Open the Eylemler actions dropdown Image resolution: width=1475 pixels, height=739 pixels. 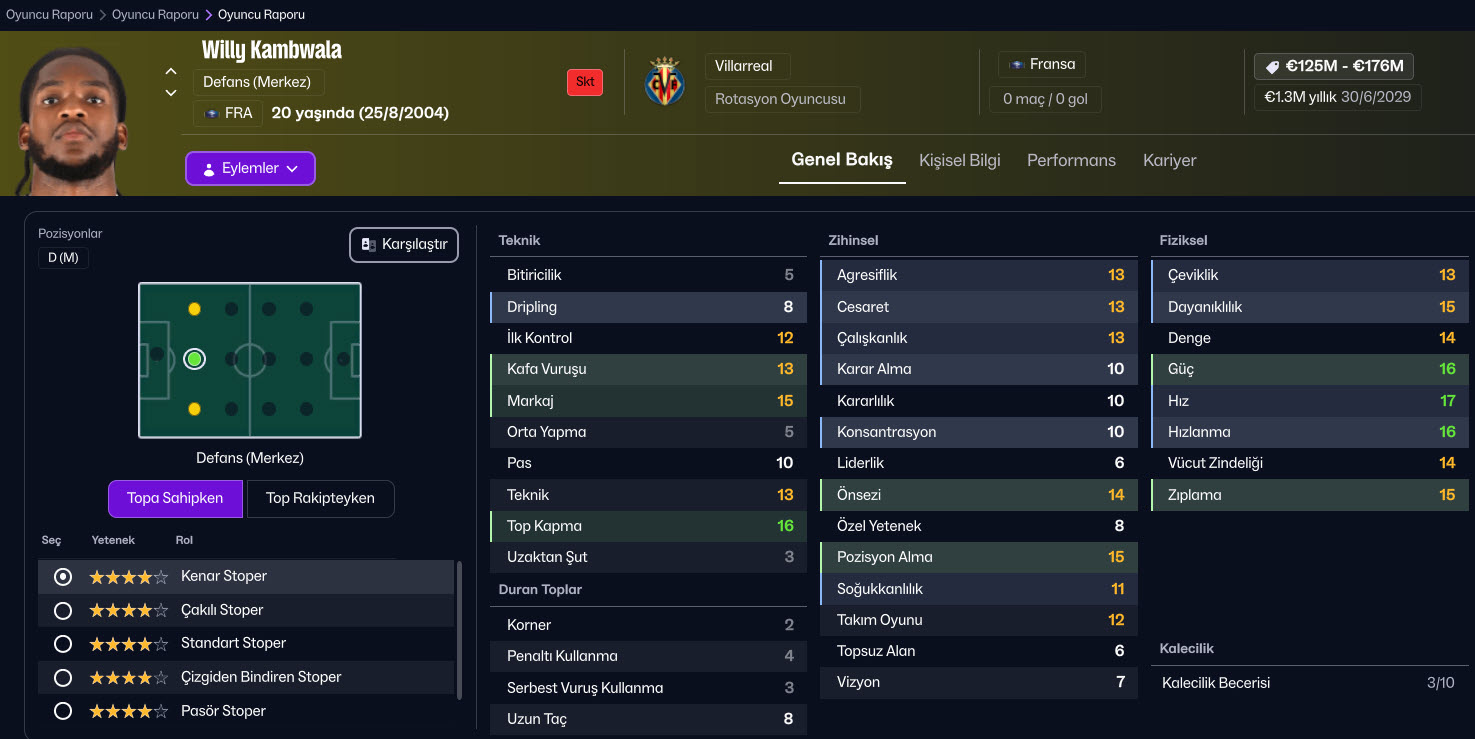(x=250, y=168)
